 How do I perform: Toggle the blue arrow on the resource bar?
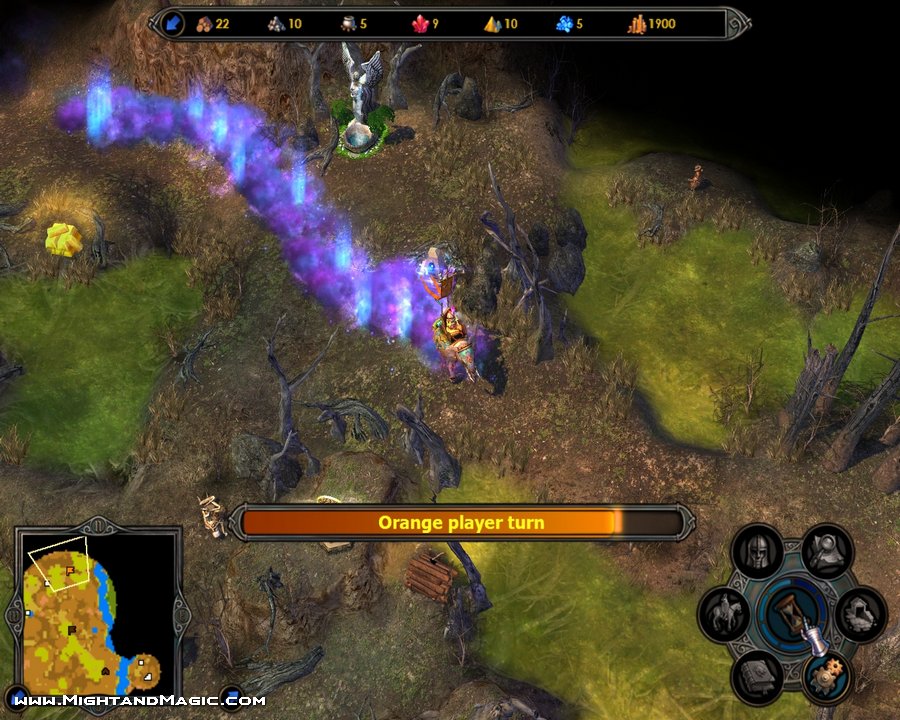point(172,23)
